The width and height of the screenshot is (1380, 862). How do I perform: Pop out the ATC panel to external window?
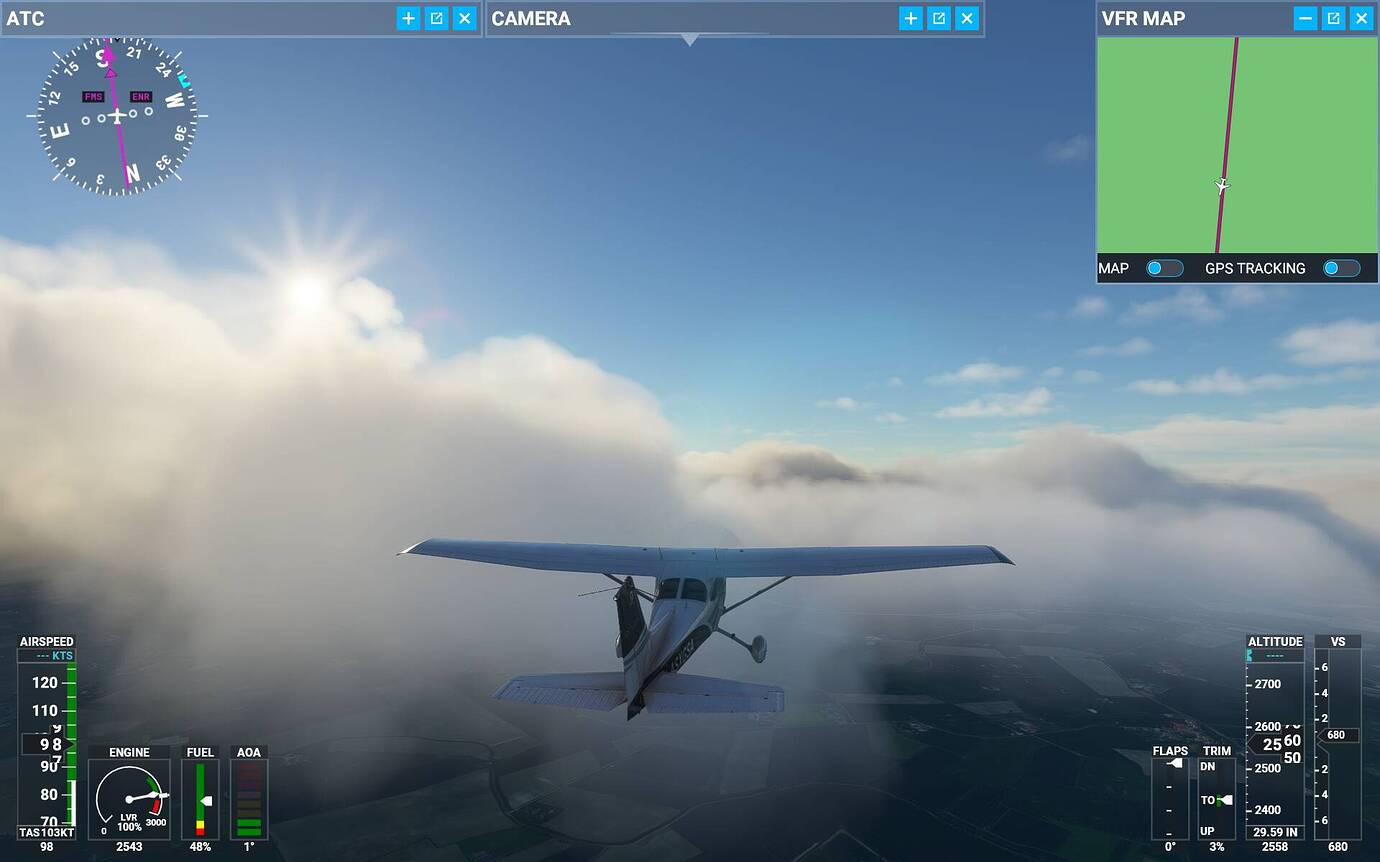pyautogui.click(x=436, y=18)
